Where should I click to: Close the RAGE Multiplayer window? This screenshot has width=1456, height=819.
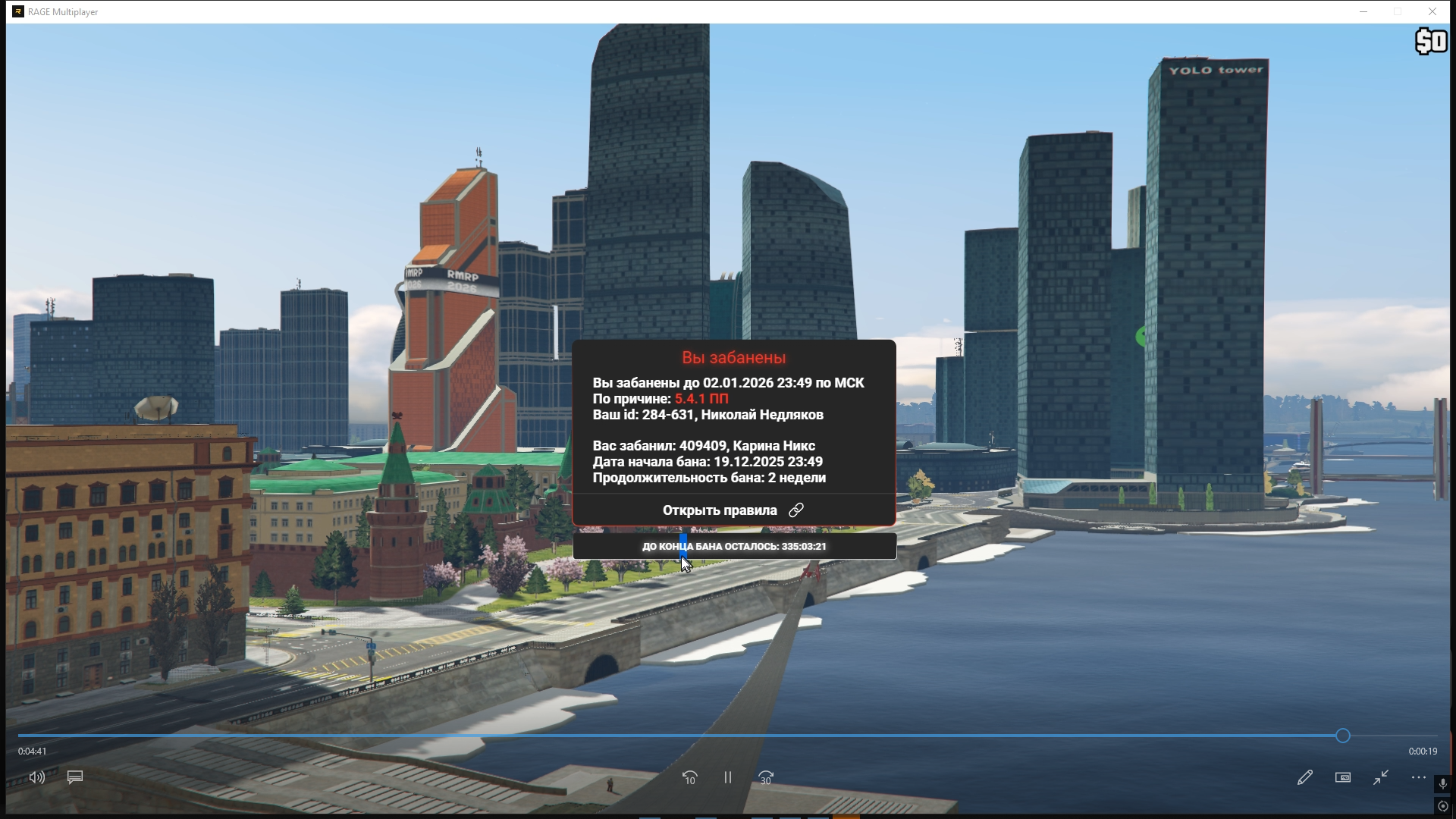click(1432, 11)
